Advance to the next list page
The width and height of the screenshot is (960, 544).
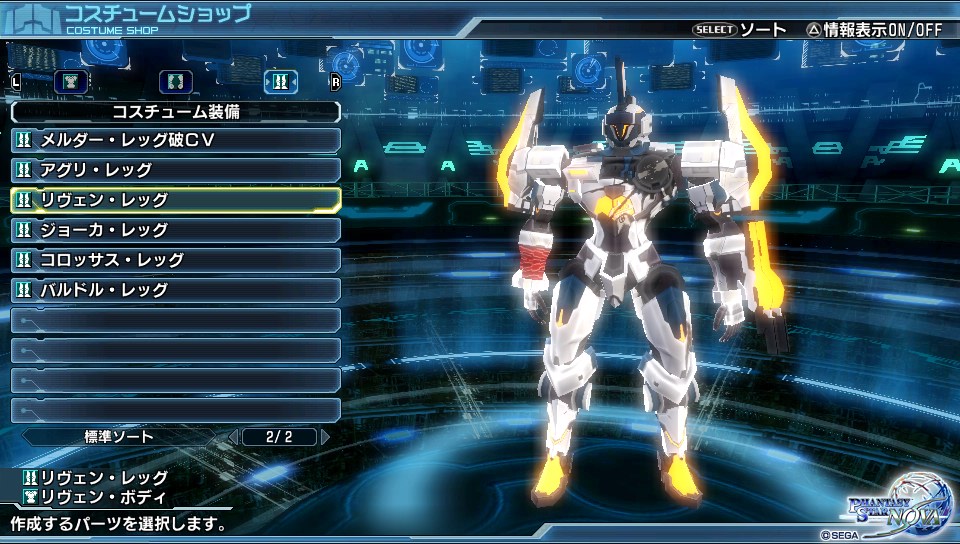[x=324, y=437]
